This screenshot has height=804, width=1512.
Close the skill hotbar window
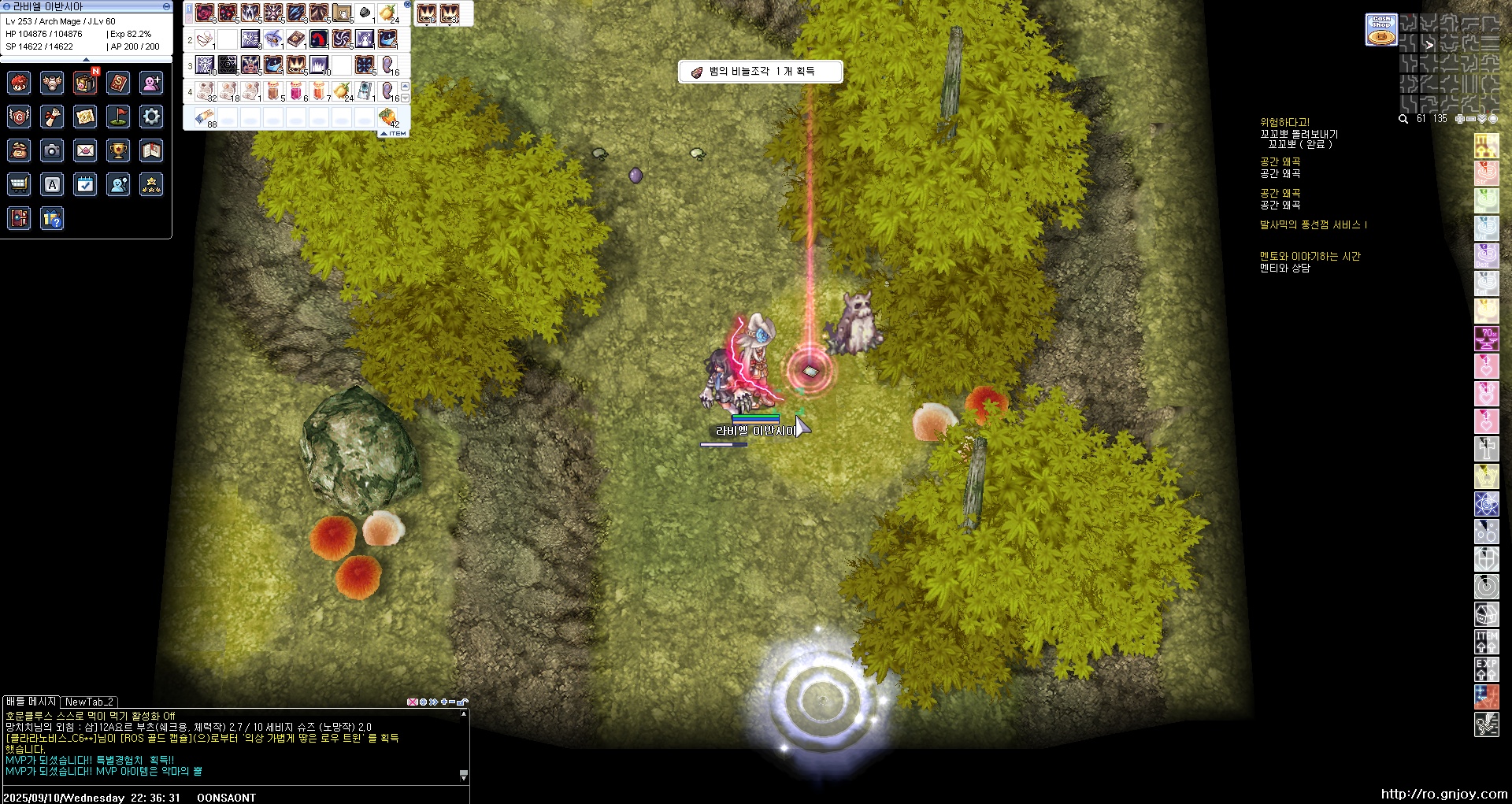tap(407, 5)
